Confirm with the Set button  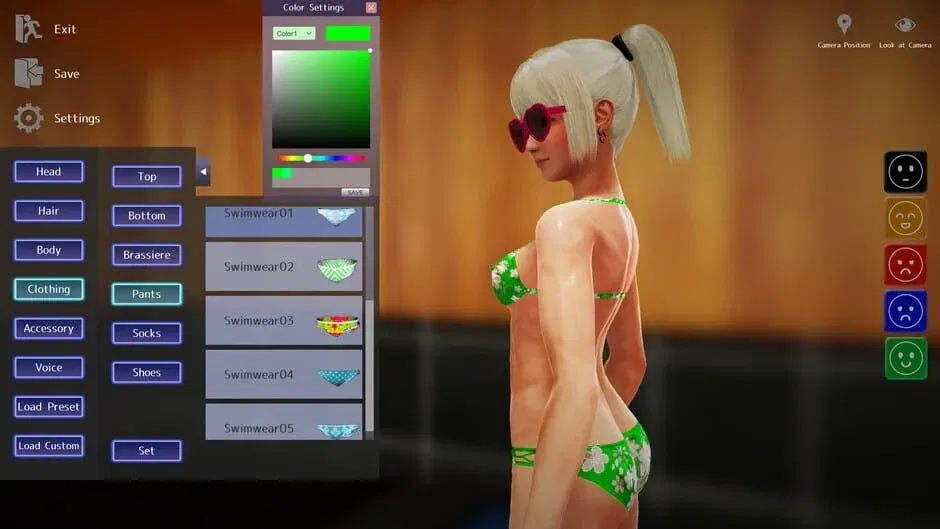click(147, 451)
